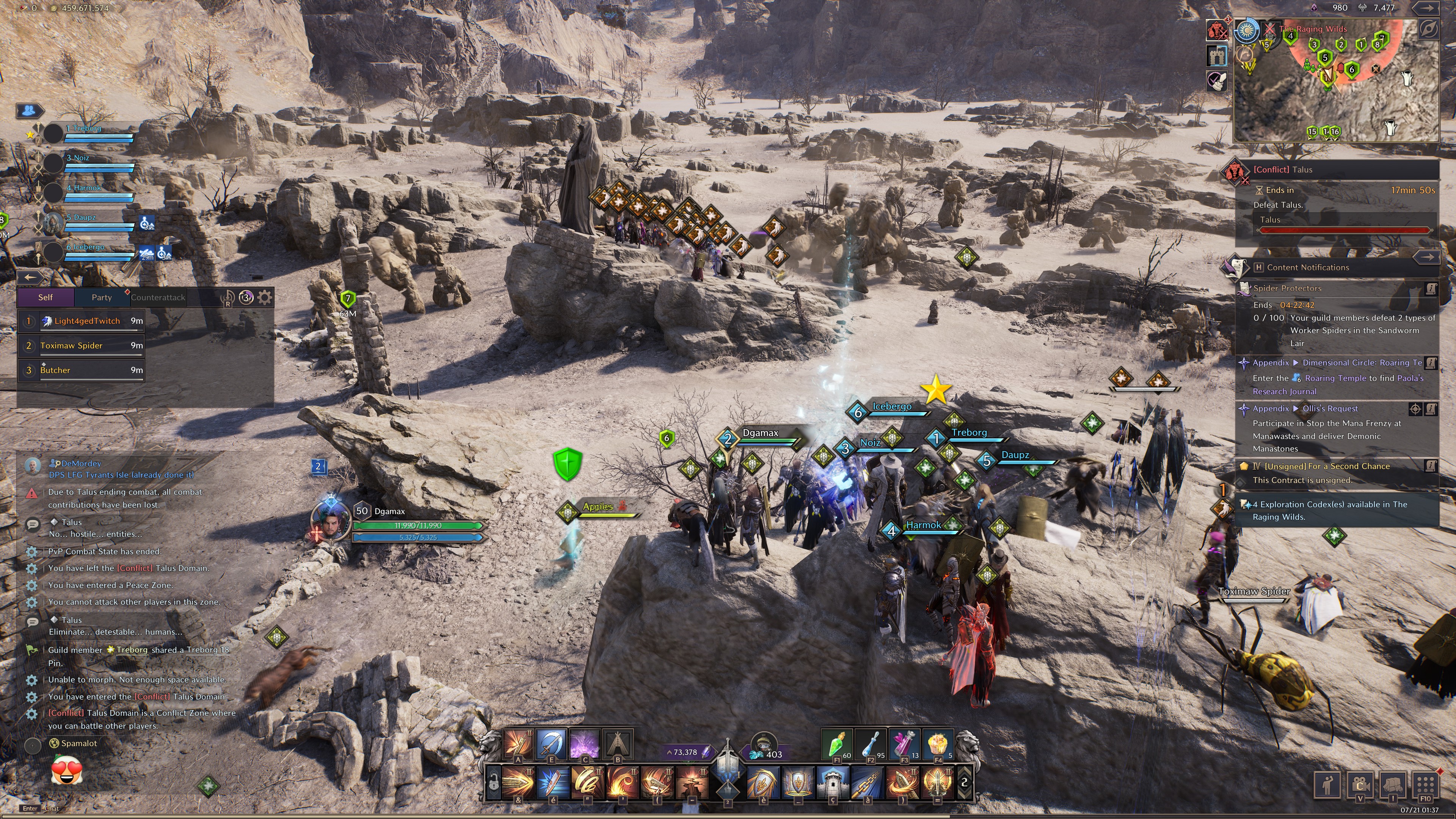Select the Self target tab
Viewport: 1456px width, 819px height.
(x=45, y=297)
